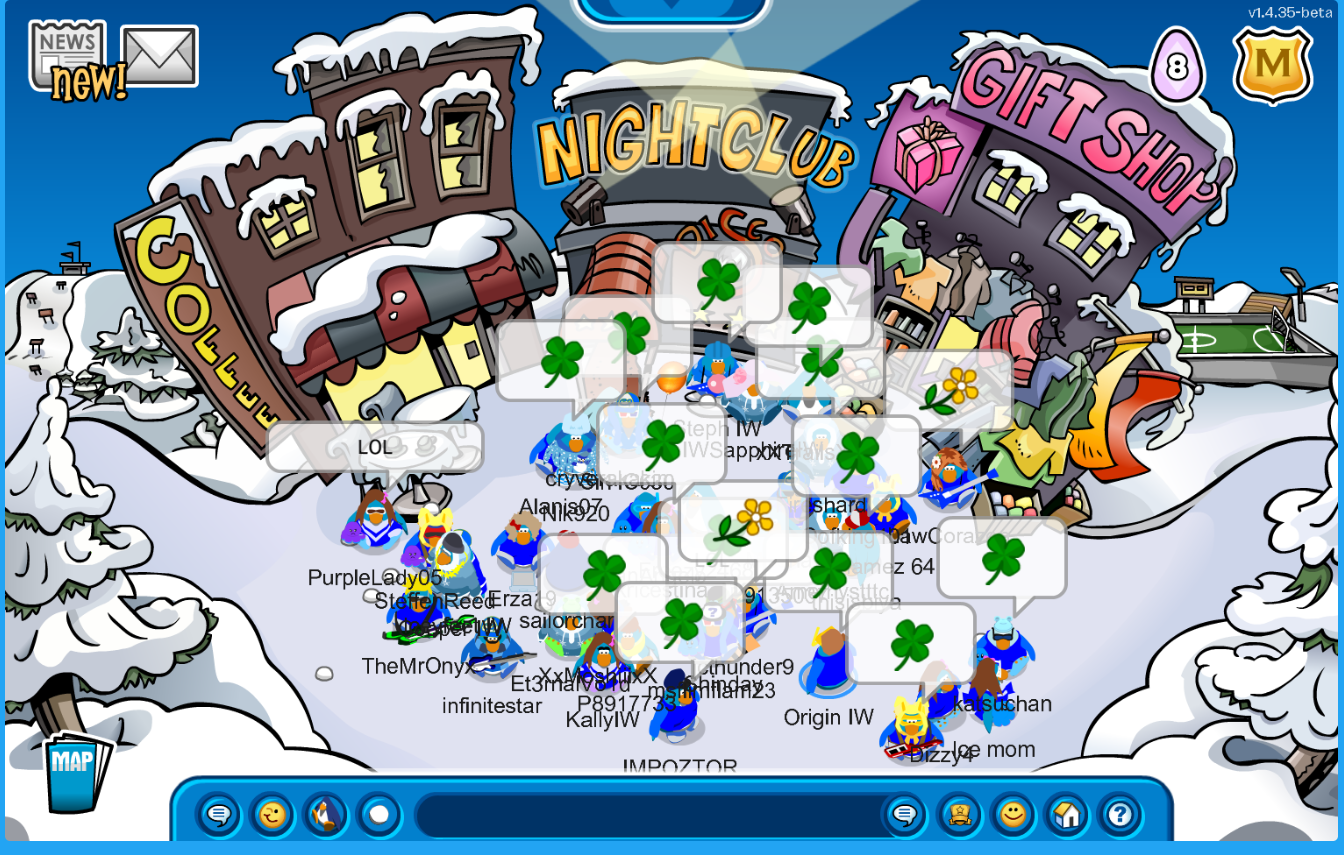This screenshot has width=1344, height=855.
Task: Open the safe chat speech bubble menu
Action: point(218,815)
